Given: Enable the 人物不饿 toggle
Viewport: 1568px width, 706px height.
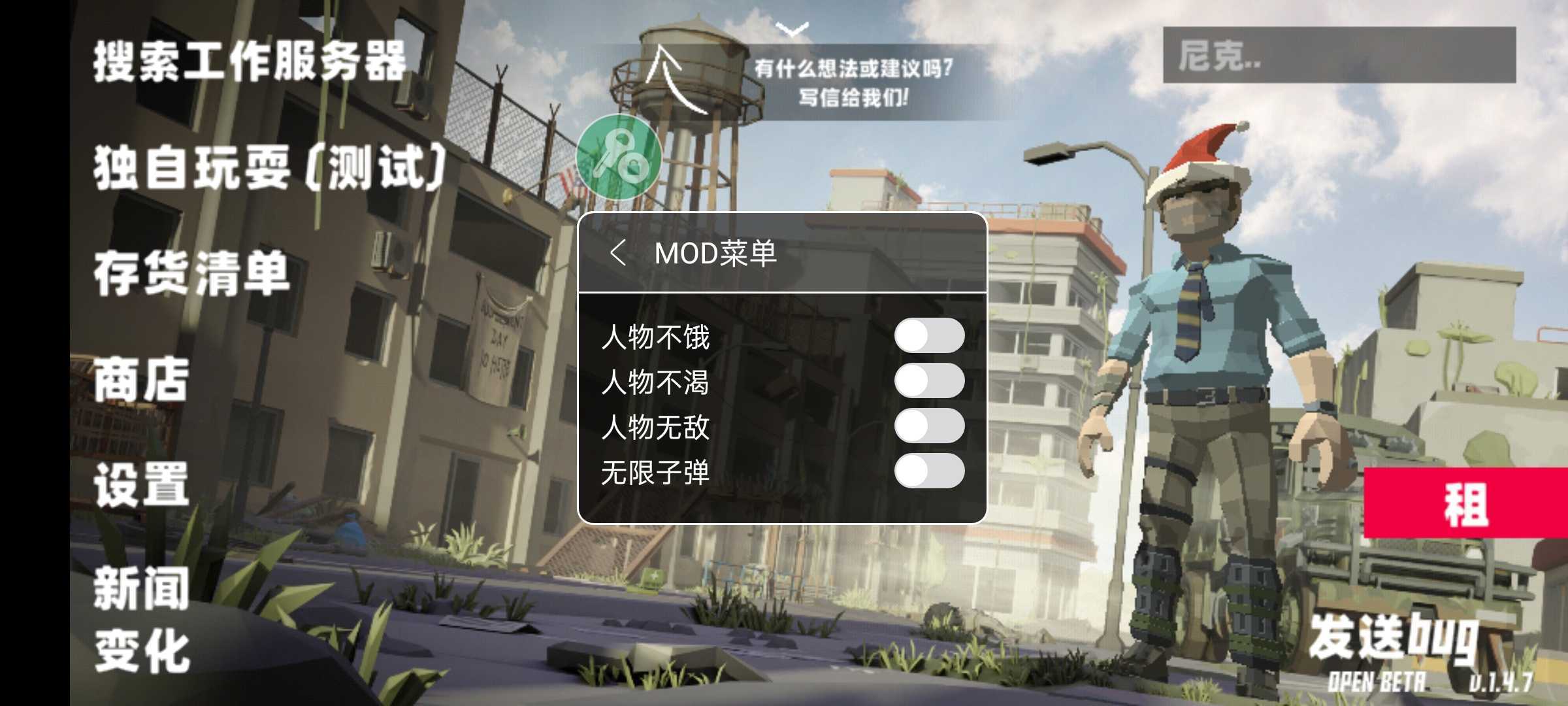Looking at the screenshot, I should pos(930,333).
